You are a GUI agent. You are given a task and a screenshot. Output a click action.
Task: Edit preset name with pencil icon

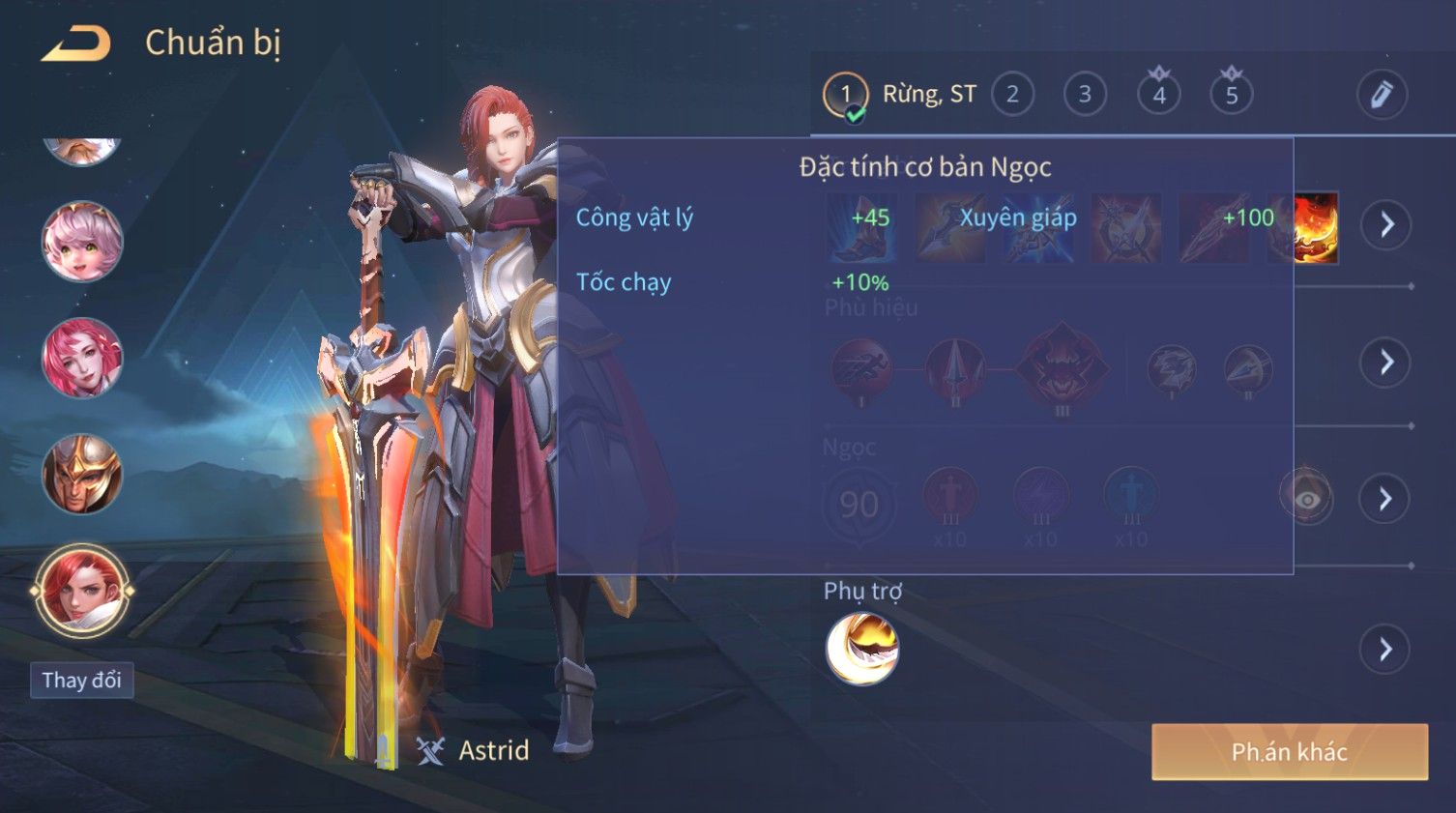(x=1381, y=95)
